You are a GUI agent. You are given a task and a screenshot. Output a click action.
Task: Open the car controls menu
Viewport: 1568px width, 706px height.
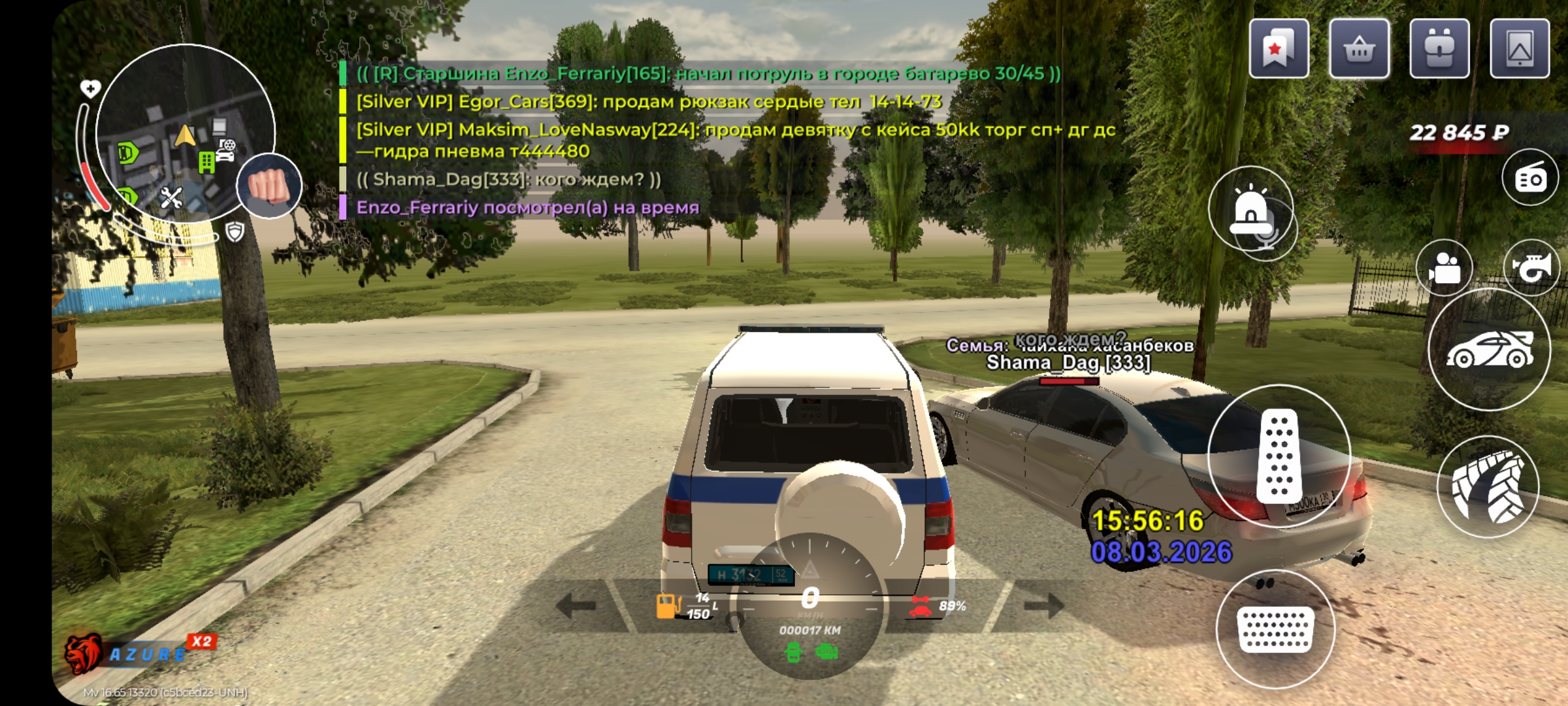point(1490,350)
